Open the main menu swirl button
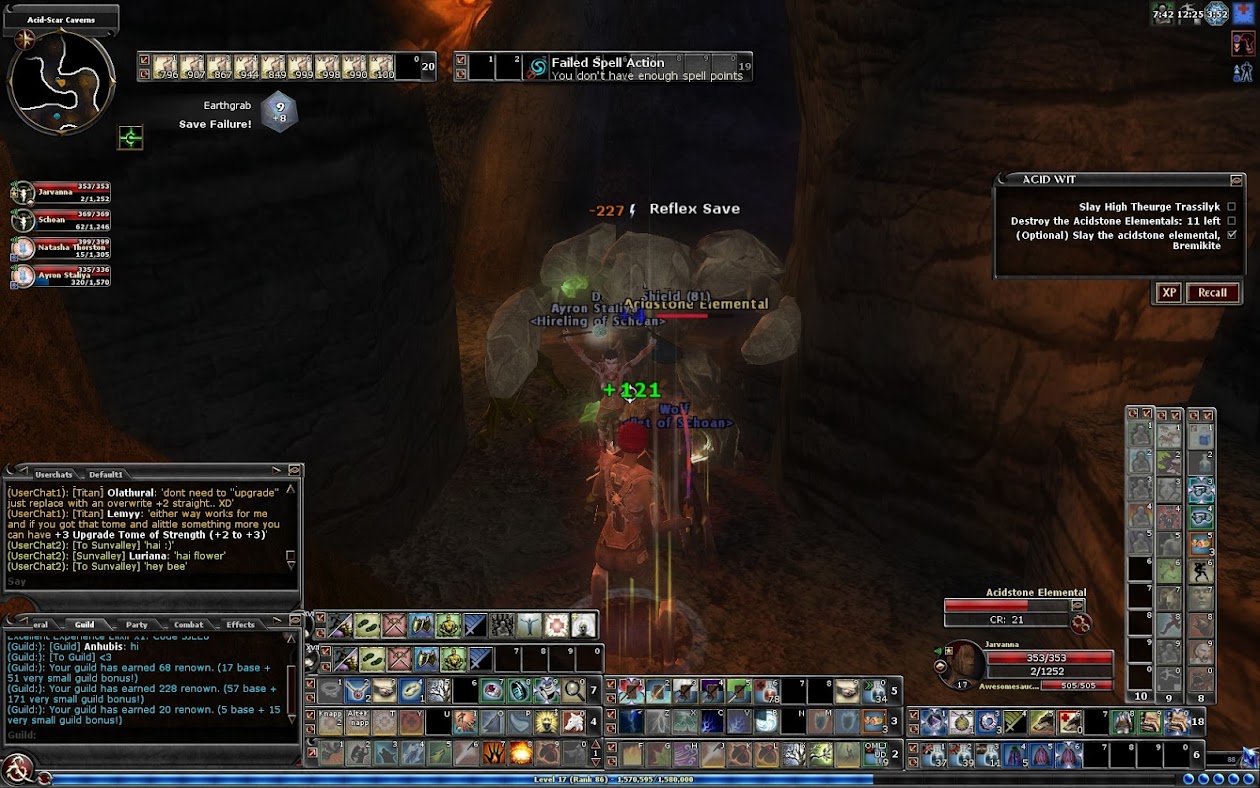 click(17, 768)
